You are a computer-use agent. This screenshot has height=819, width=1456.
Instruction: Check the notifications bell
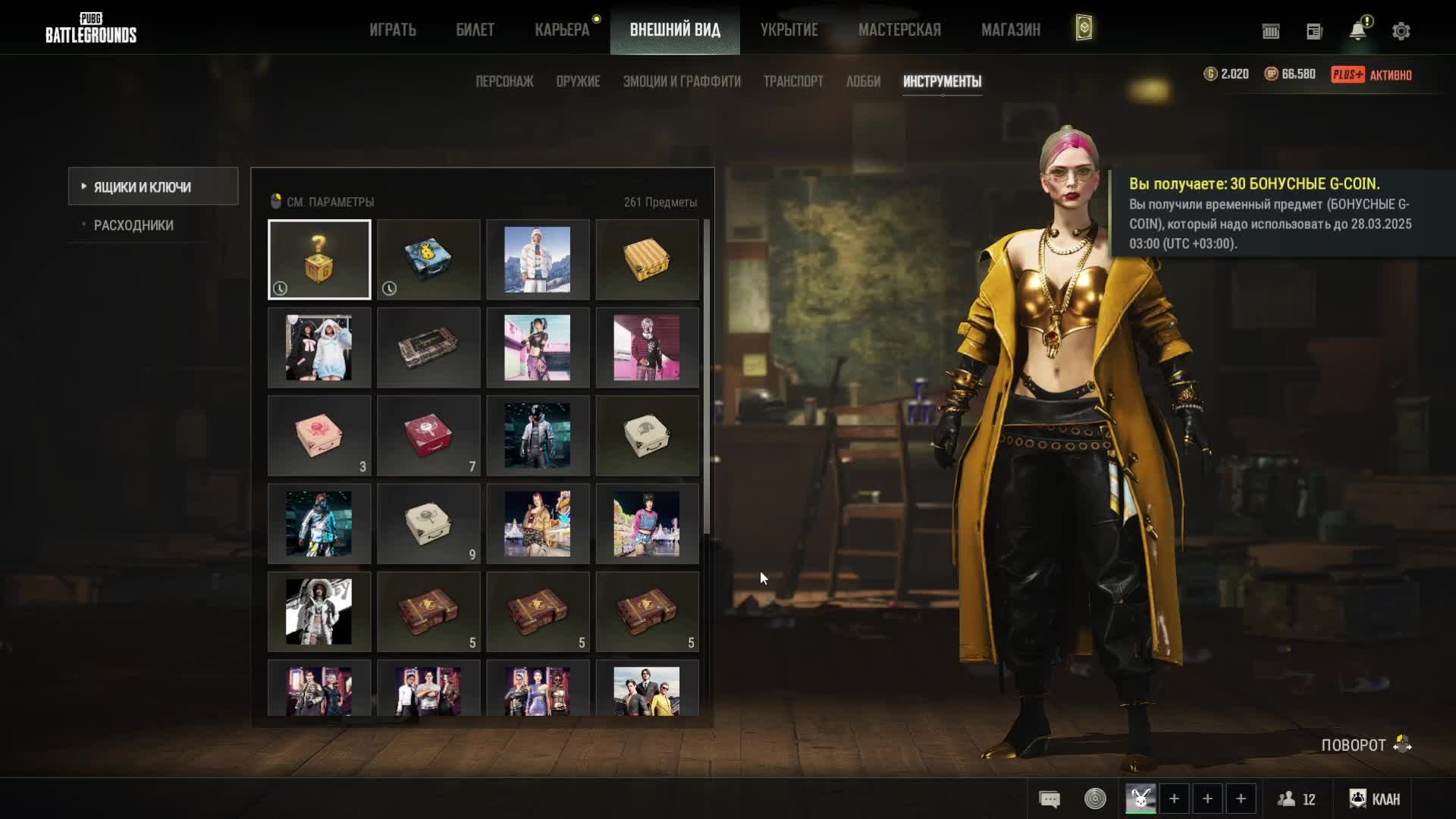click(x=1357, y=31)
